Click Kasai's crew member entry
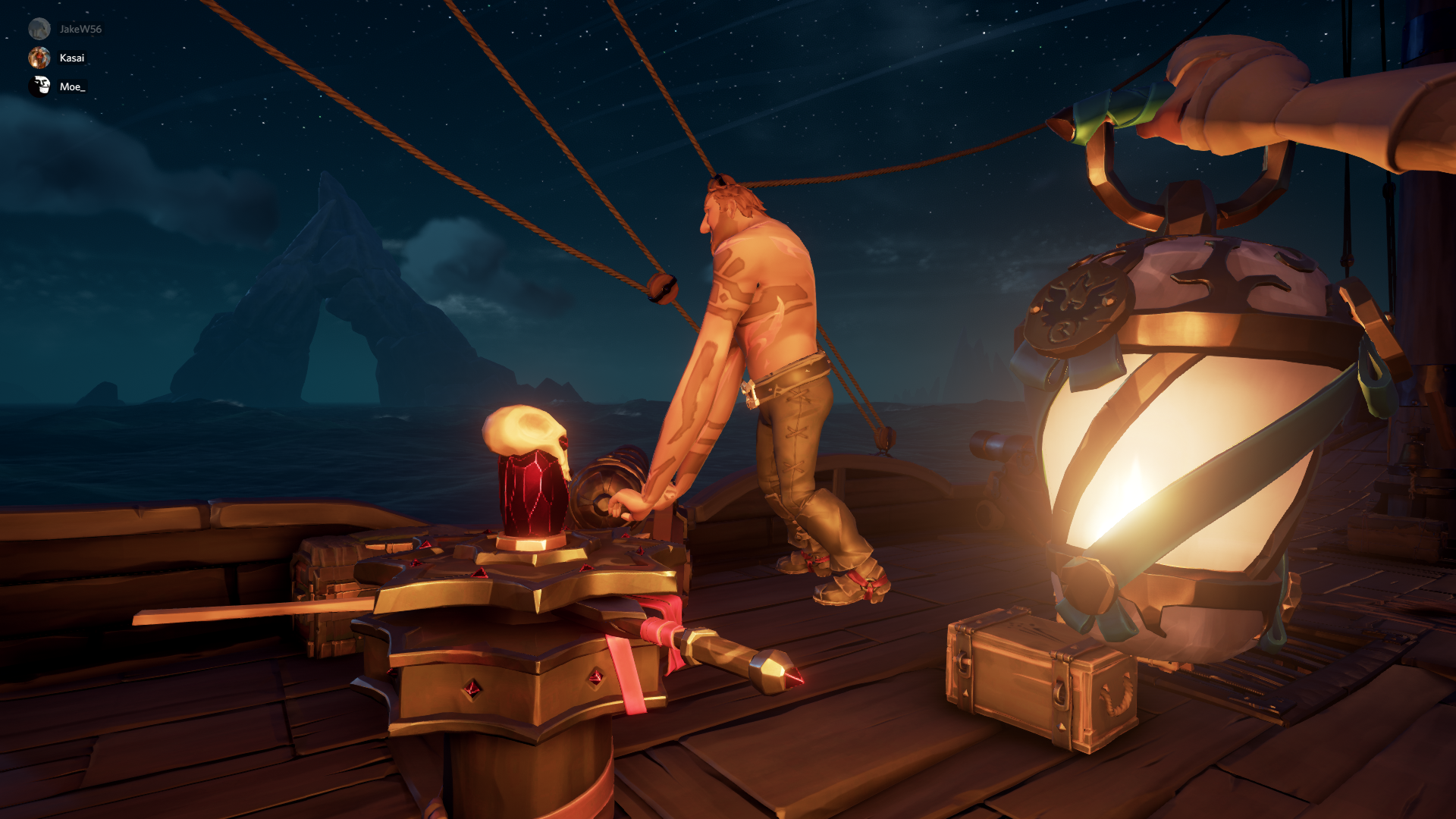 click(71, 58)
